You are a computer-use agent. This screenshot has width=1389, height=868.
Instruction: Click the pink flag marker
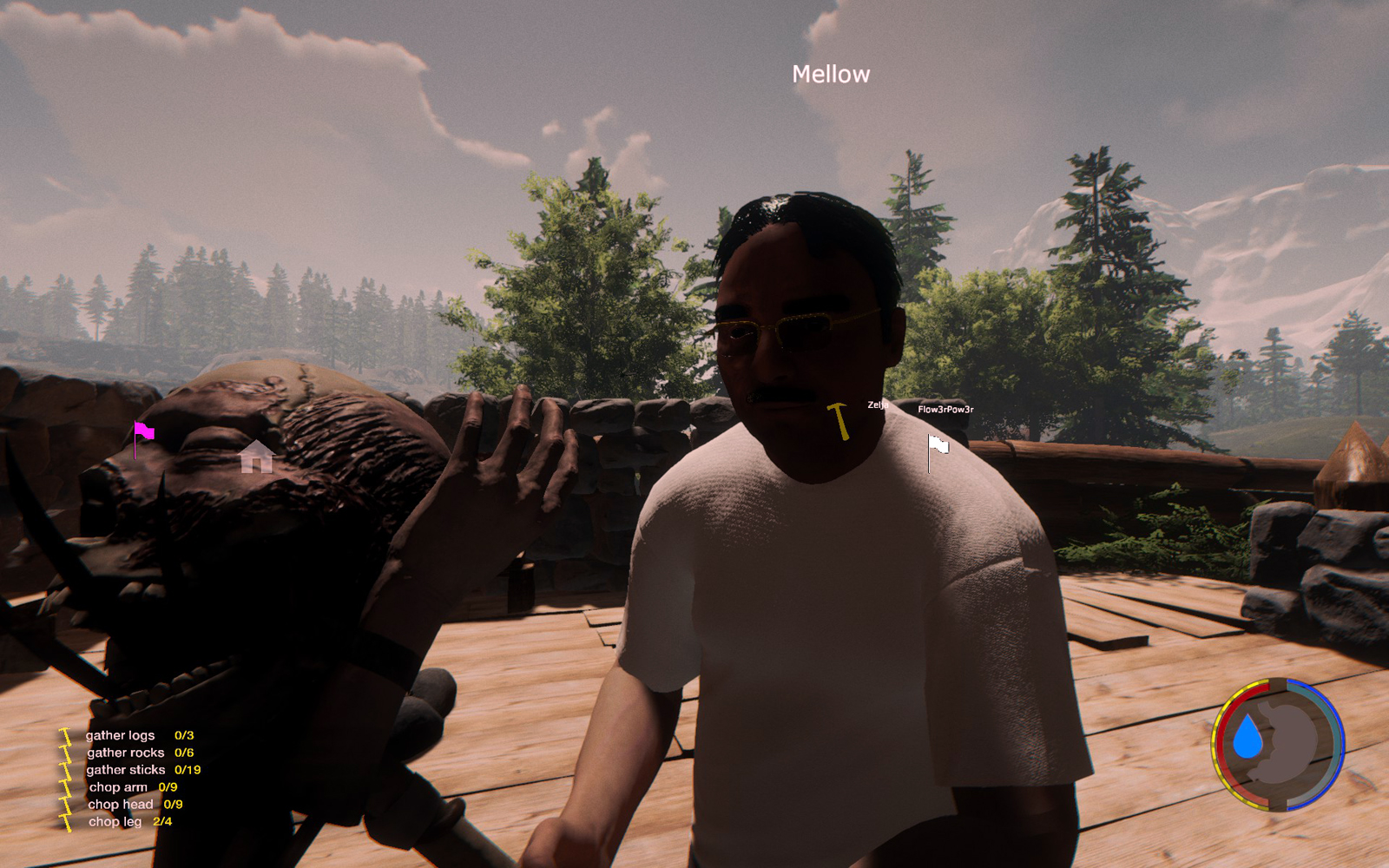click(x=143, y=433)
